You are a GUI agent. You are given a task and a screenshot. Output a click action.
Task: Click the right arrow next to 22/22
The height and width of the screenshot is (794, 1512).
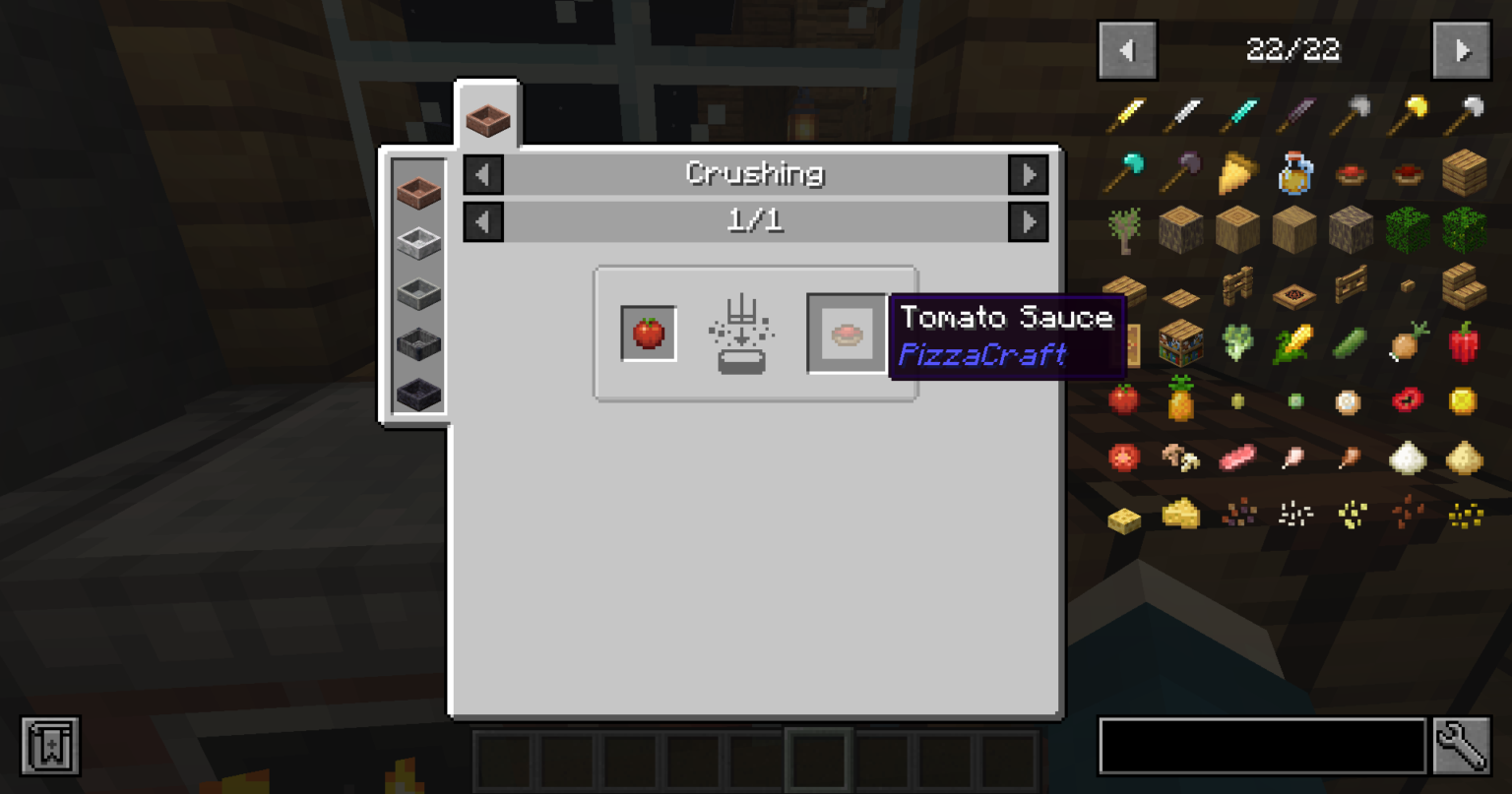point(1462,50)
